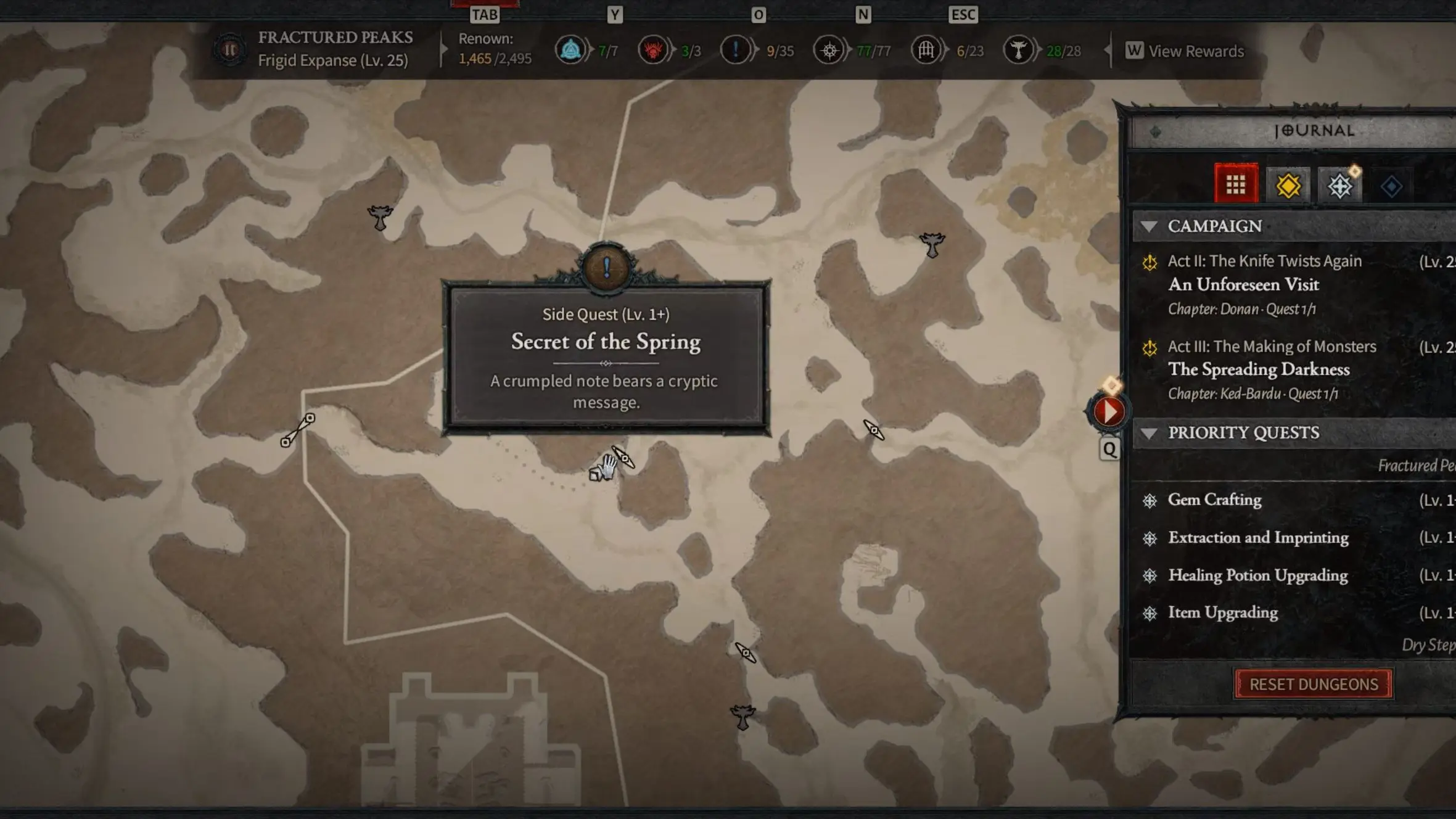Click the Secret of the Spring quest marker

[606, 268]
